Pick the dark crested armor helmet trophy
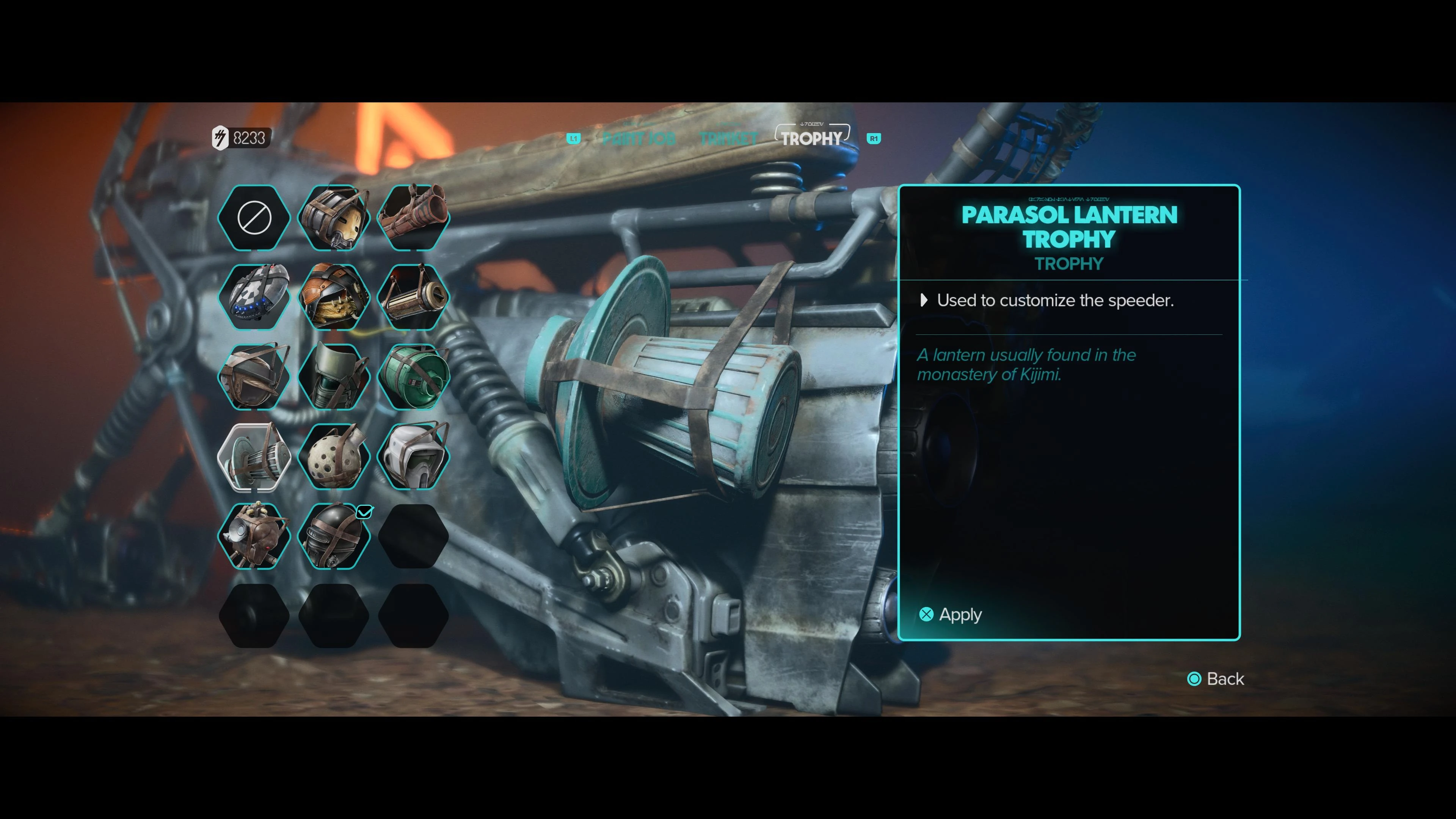Image resolution: width=1456 pixels, height=819 pixels. coord(334,377)
